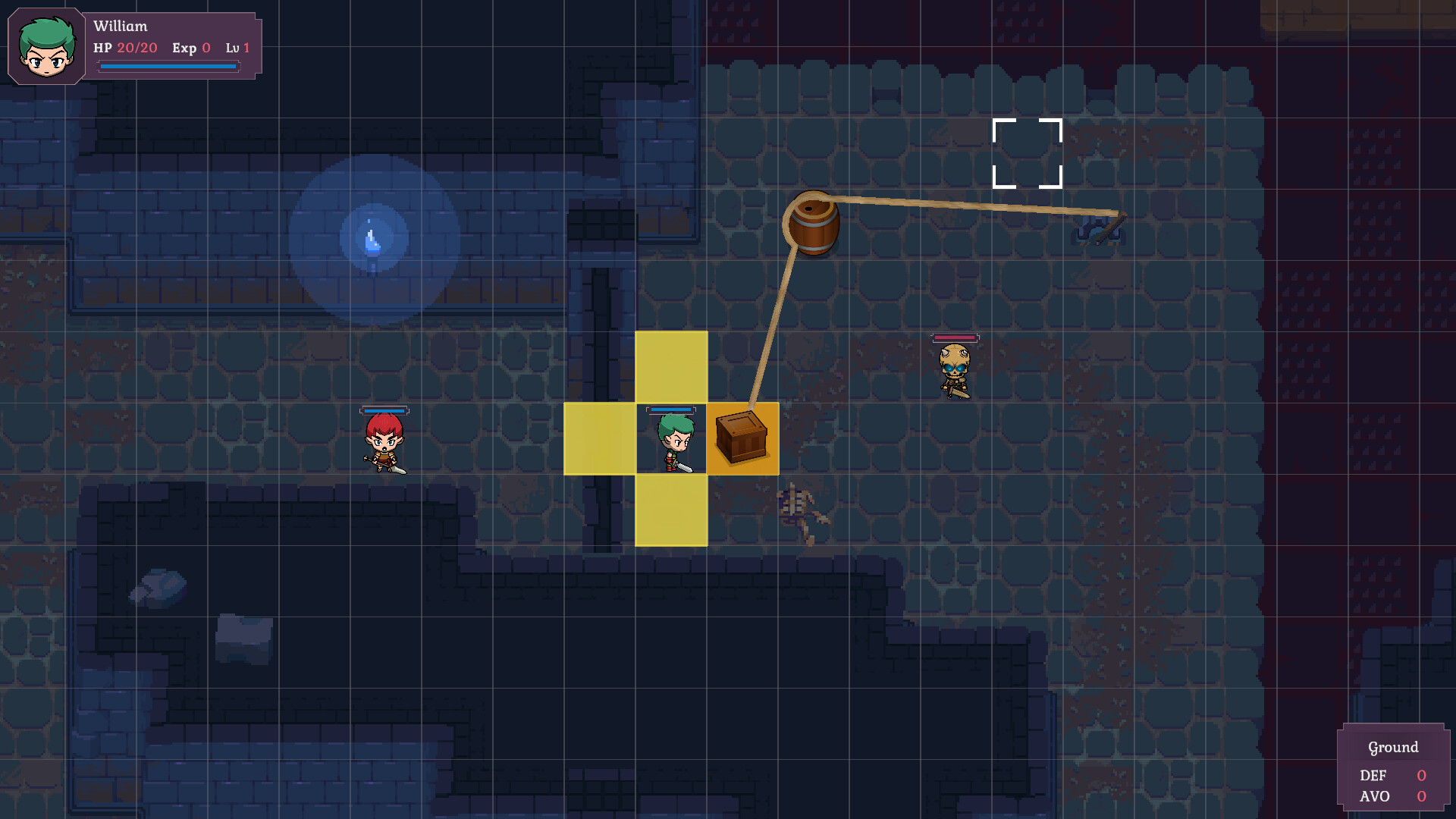
Task: Click the barrel pulley on the wall
Action: click(814, 224)
